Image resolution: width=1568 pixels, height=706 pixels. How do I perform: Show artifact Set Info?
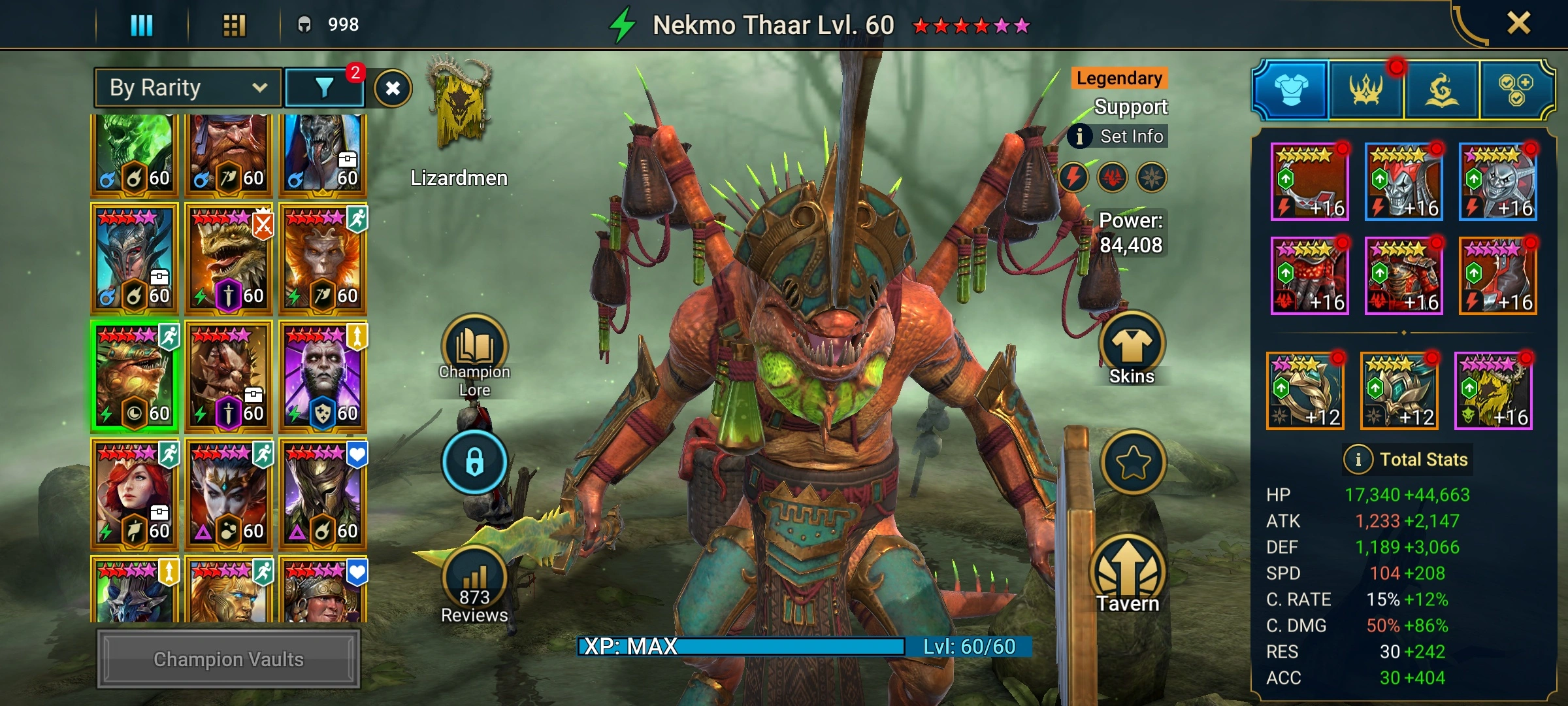(1119, 136)
